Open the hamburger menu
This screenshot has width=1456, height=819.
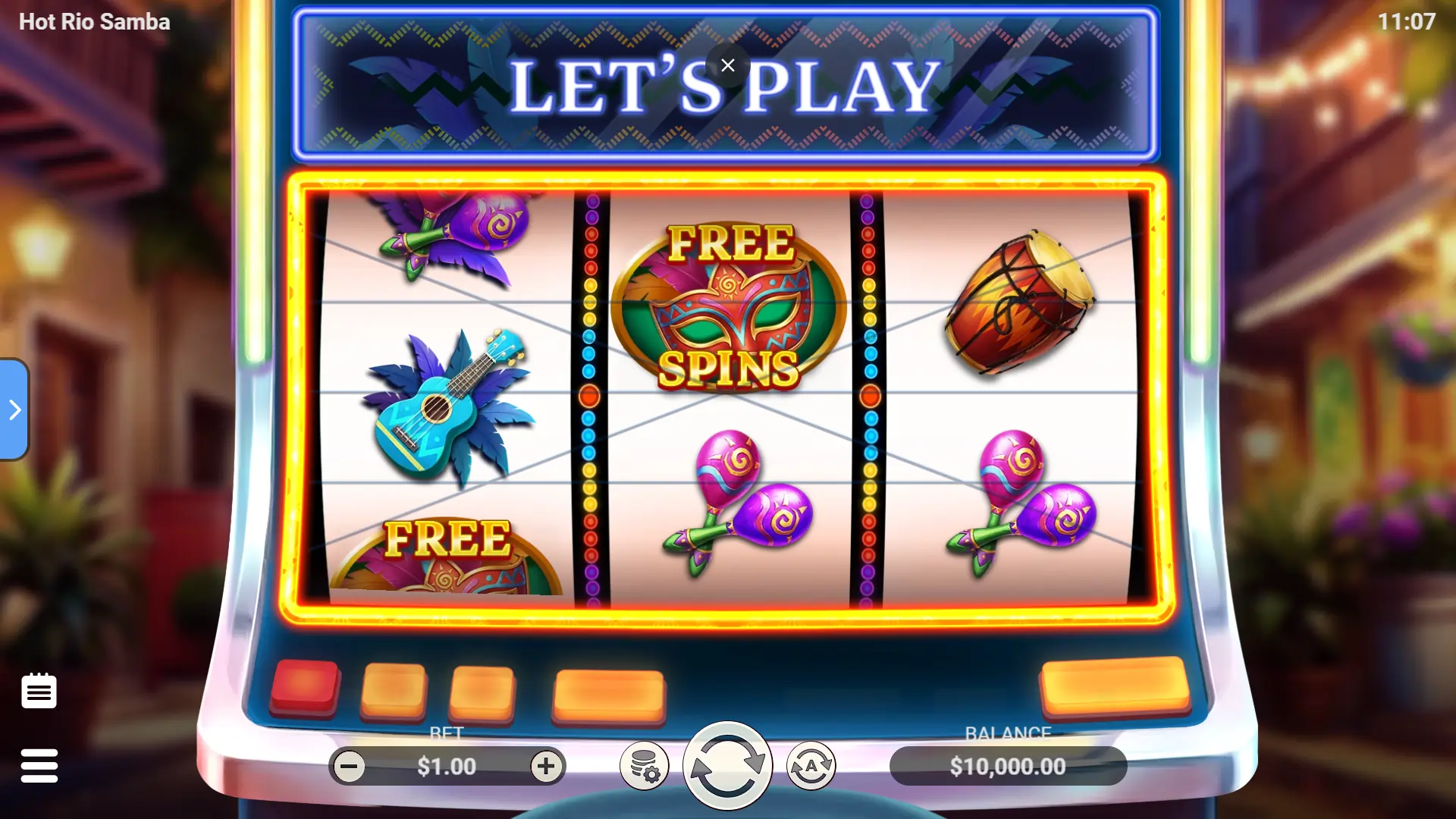coord(39,765)
